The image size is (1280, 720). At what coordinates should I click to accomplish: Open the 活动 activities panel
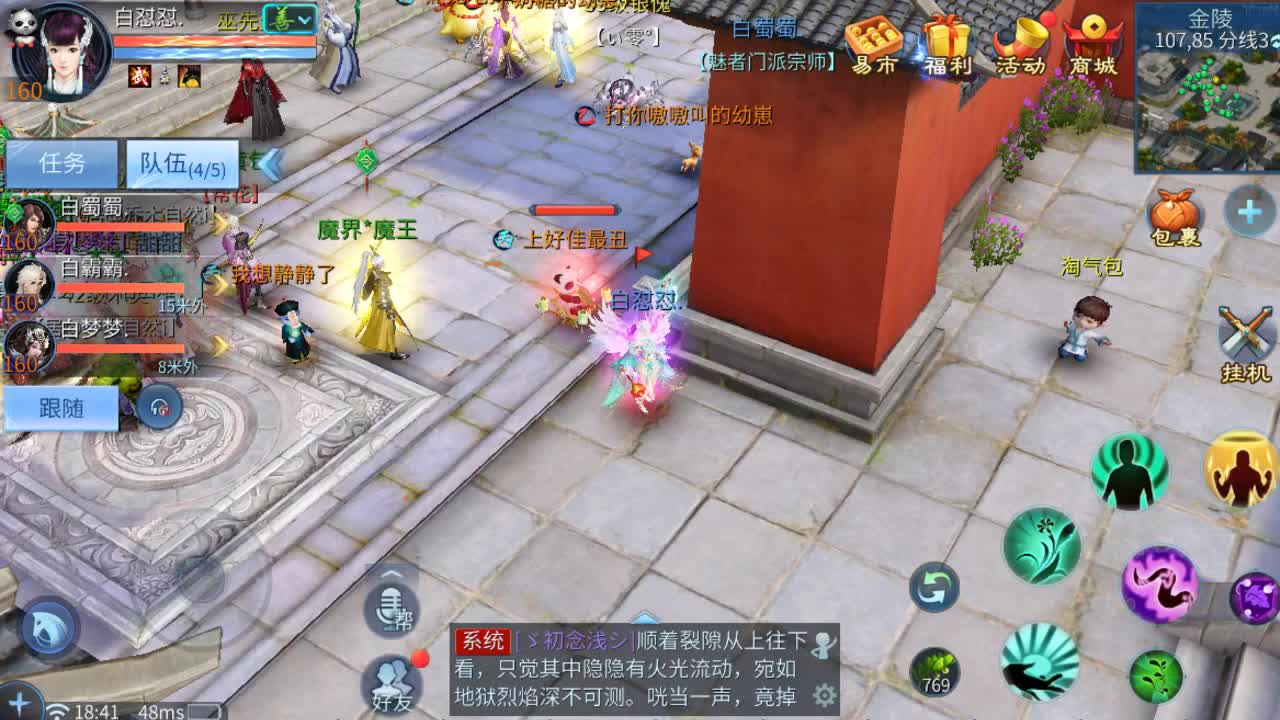pyautogui.click(x=1021, y=42)
